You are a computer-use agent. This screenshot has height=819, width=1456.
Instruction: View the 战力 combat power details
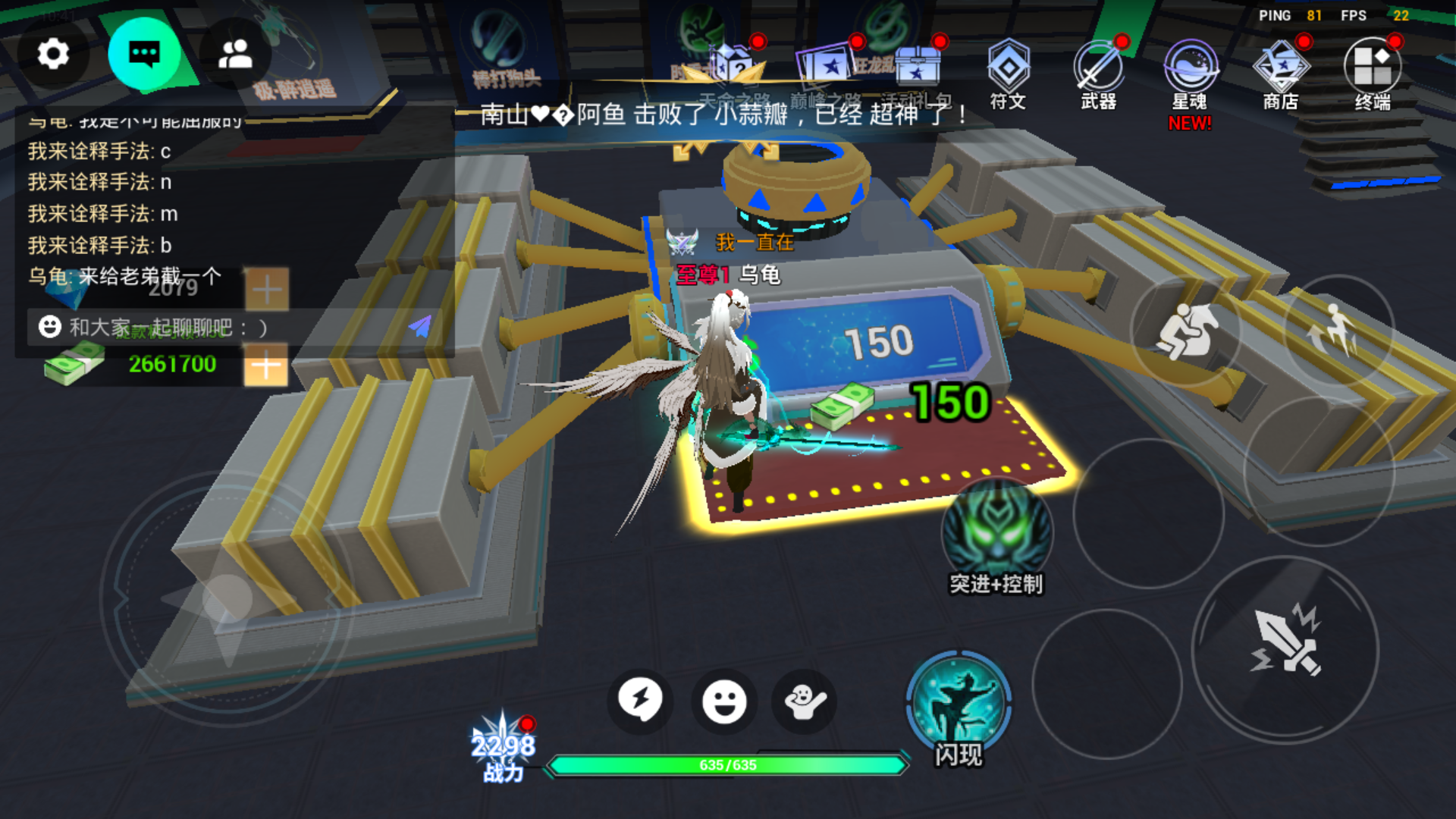click(504, 751)
